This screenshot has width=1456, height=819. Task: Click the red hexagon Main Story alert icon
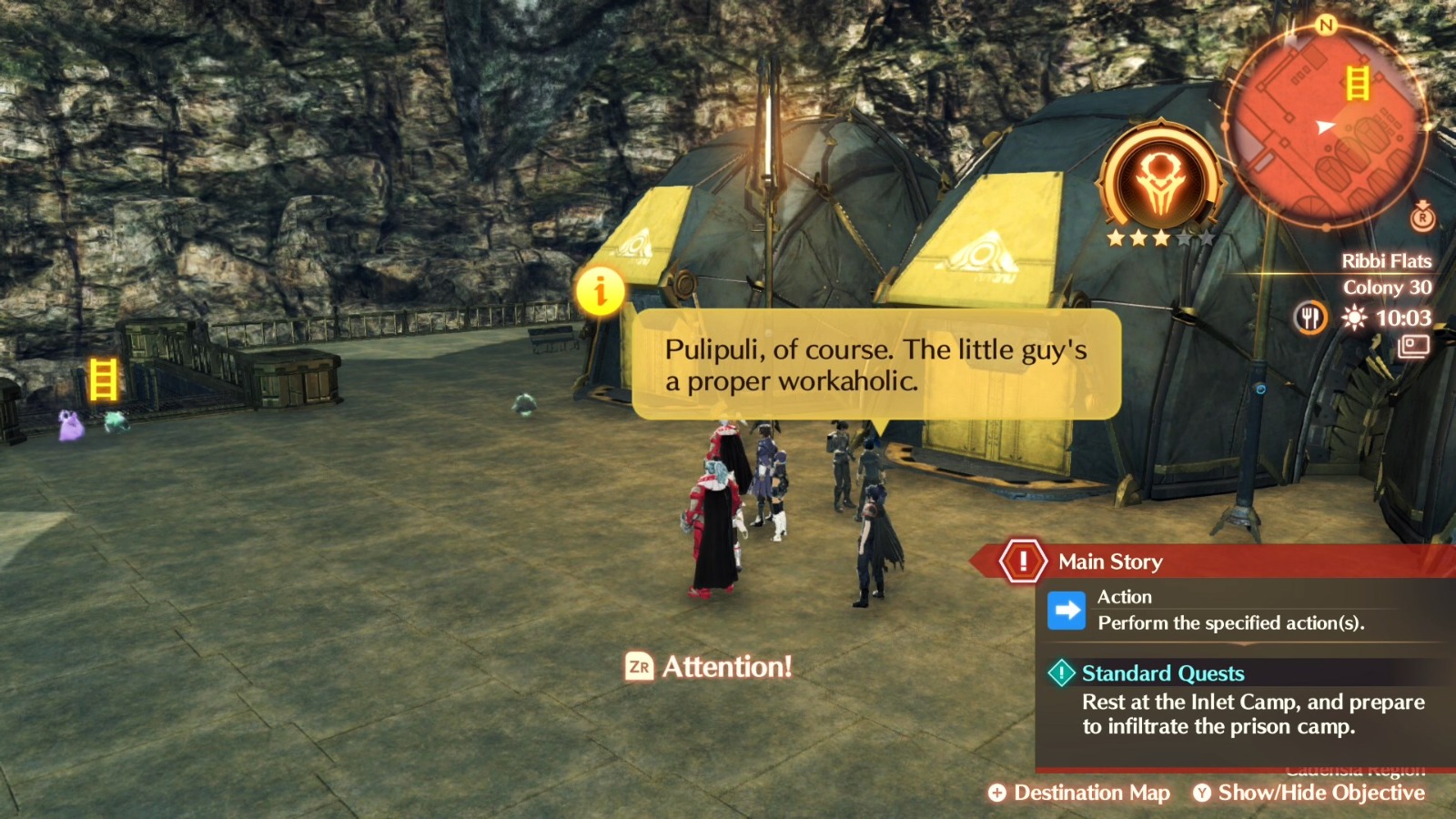coord(1023,561)
